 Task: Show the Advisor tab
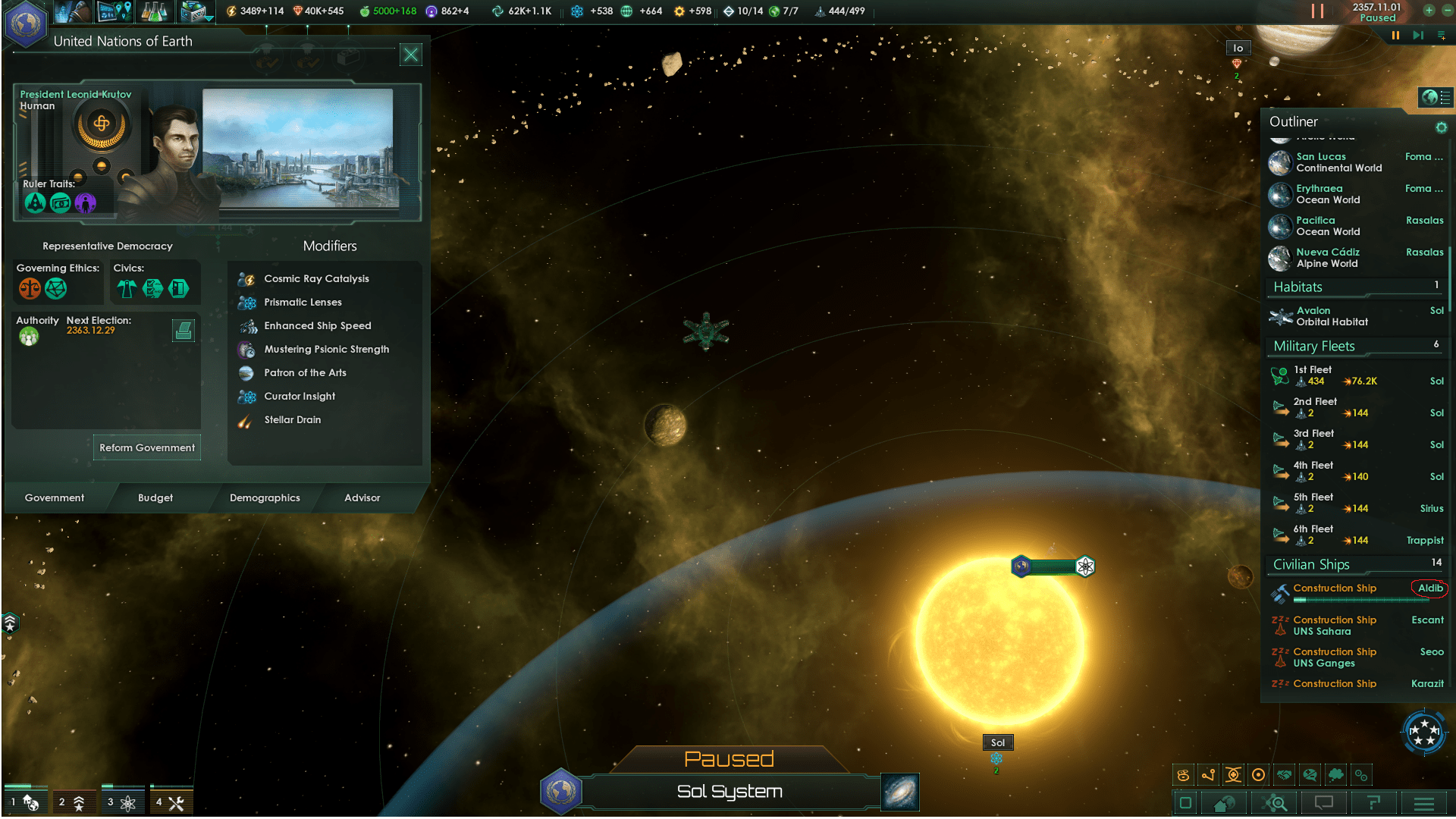[362, 498]
